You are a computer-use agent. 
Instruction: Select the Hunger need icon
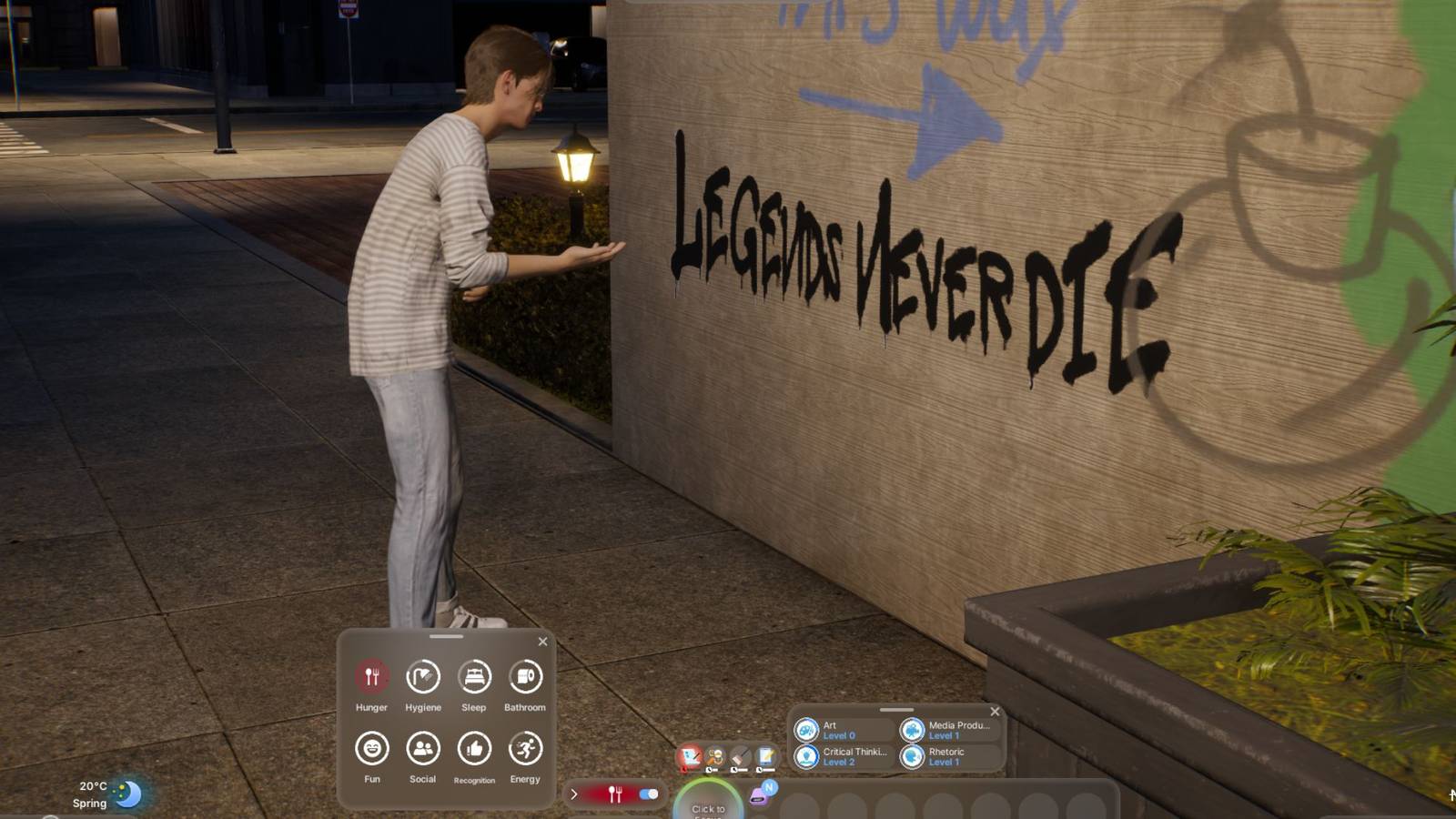[x=371, y=675]
